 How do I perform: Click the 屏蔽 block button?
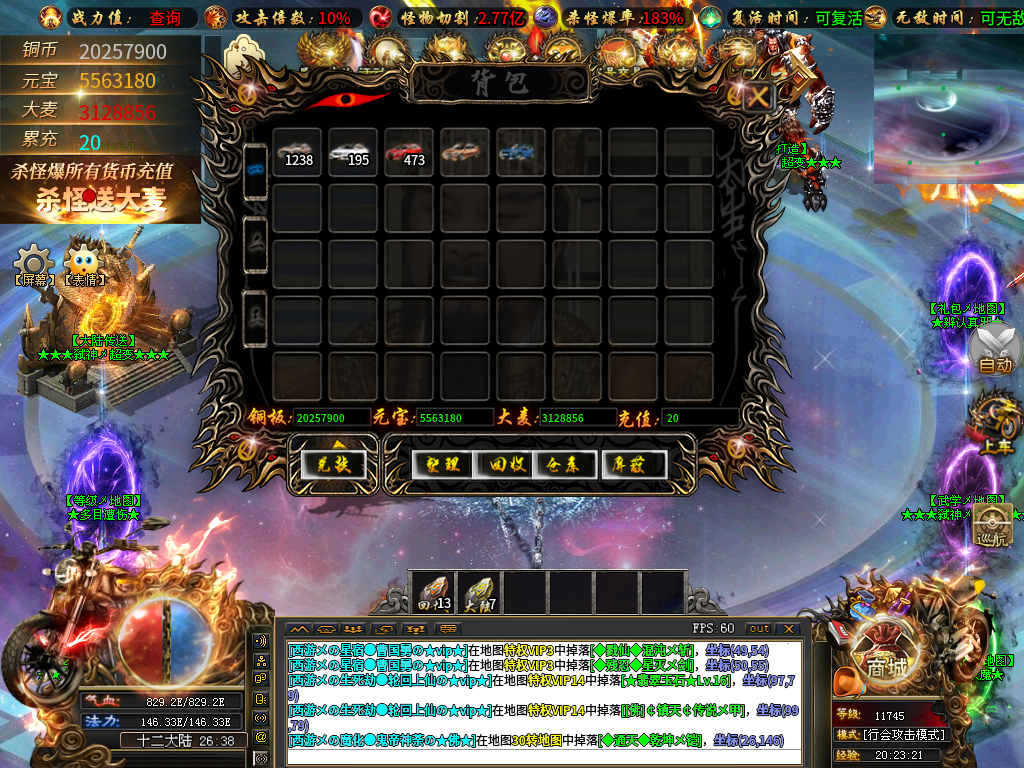[634, 464]
